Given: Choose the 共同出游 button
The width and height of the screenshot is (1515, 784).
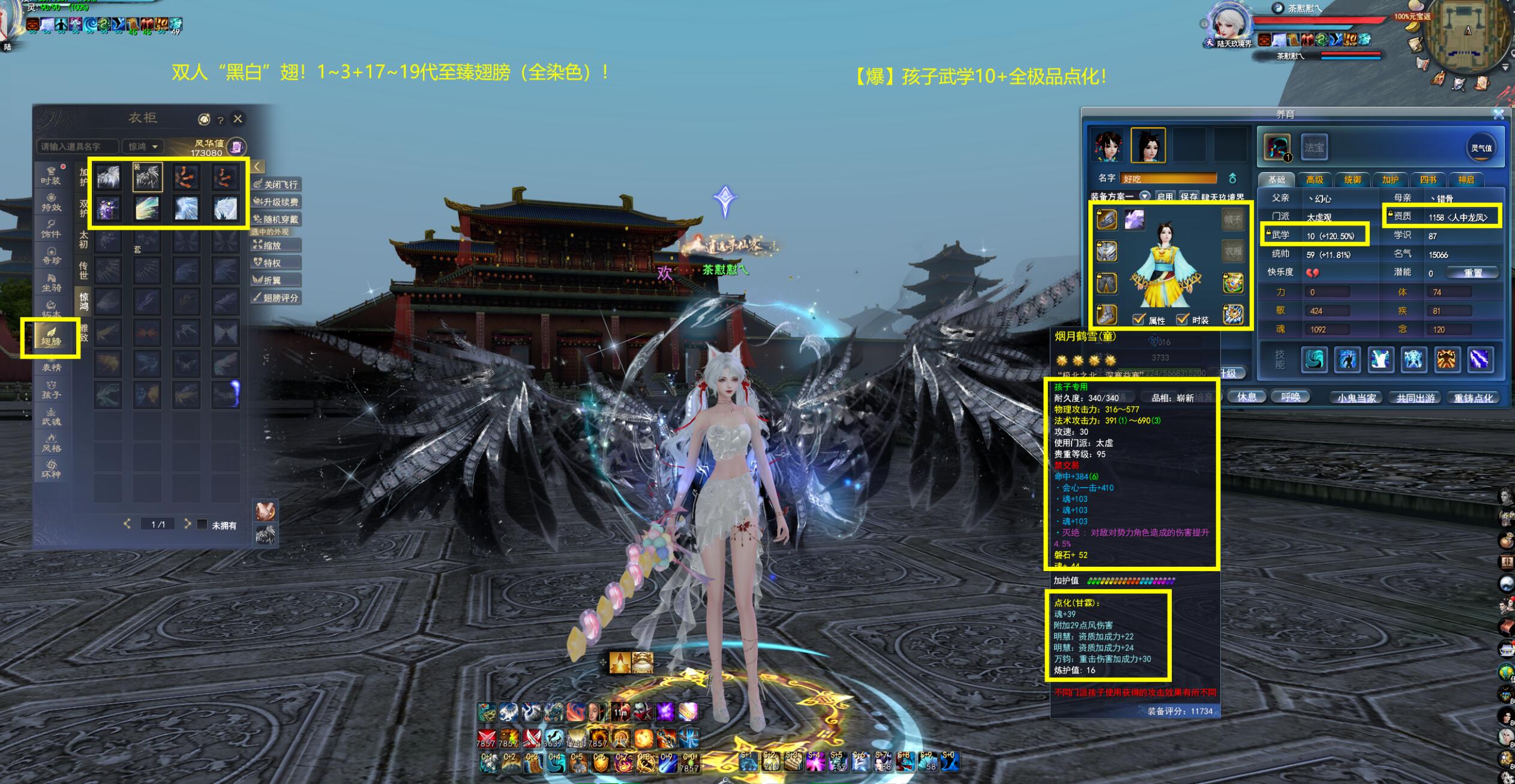Looking at the screenshot, I should click(1415, 398).
